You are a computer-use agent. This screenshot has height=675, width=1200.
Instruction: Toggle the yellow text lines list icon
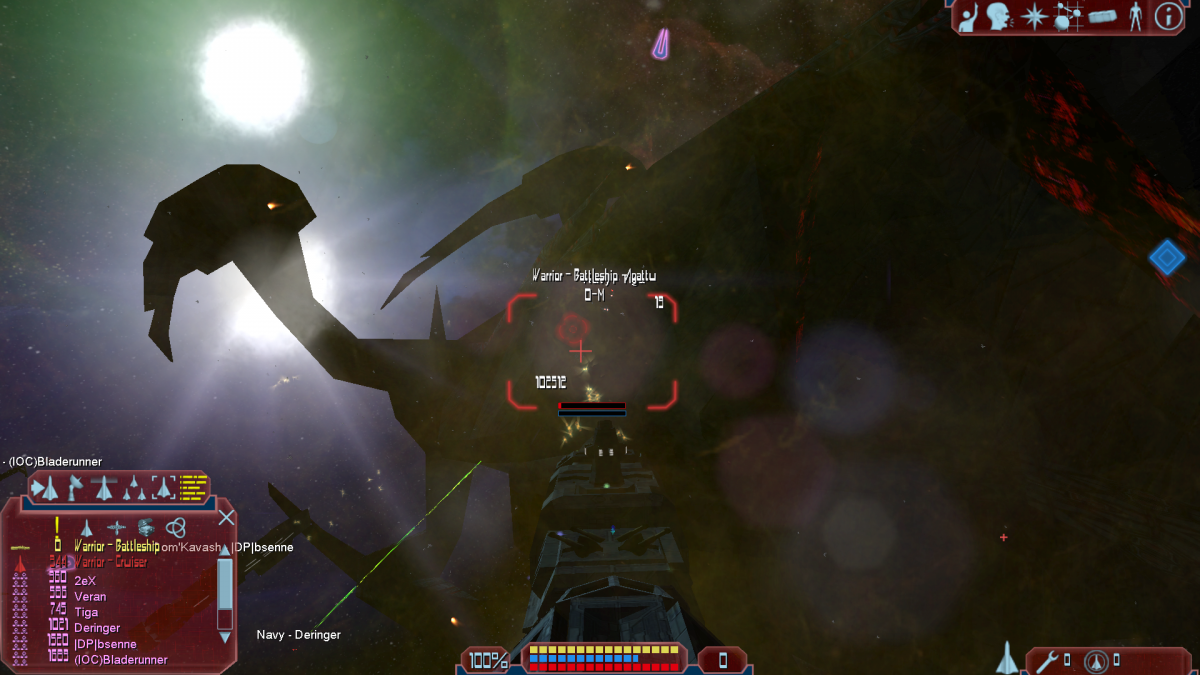[193, 487]
